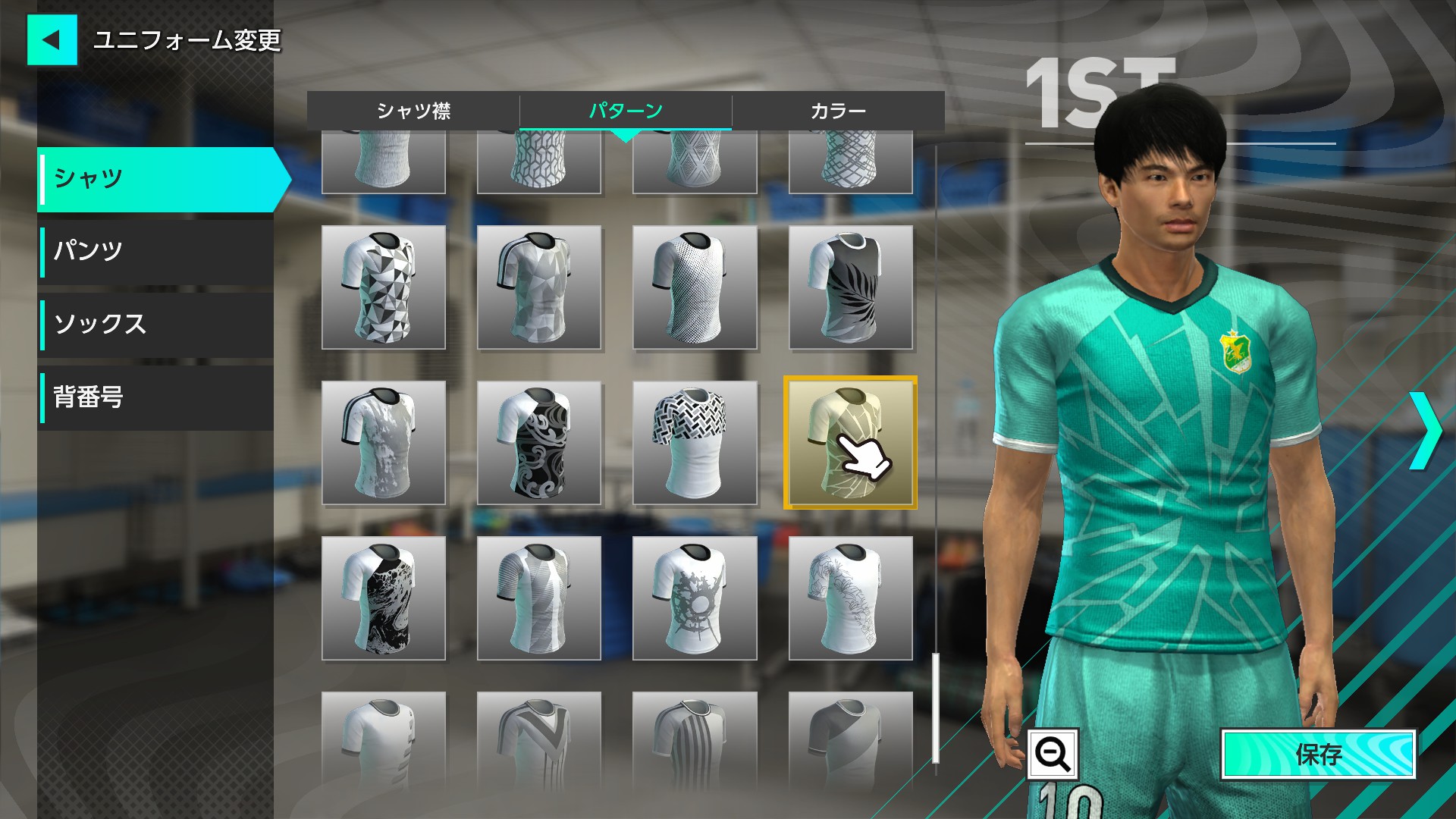Screen dimensions: 1456x819
Task: Click the magnifier zoom-out button
Action: click(x=1053, y=755)
